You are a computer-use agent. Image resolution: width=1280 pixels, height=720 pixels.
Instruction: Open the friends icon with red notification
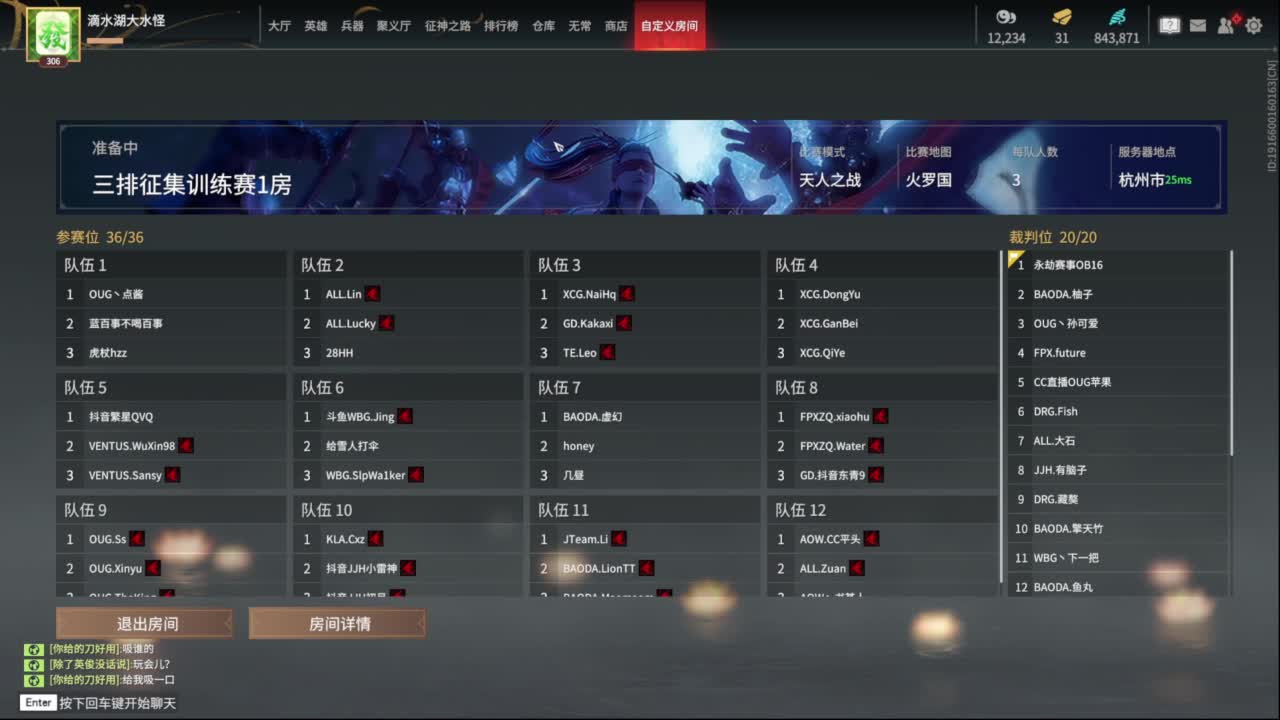(1225, 26)
